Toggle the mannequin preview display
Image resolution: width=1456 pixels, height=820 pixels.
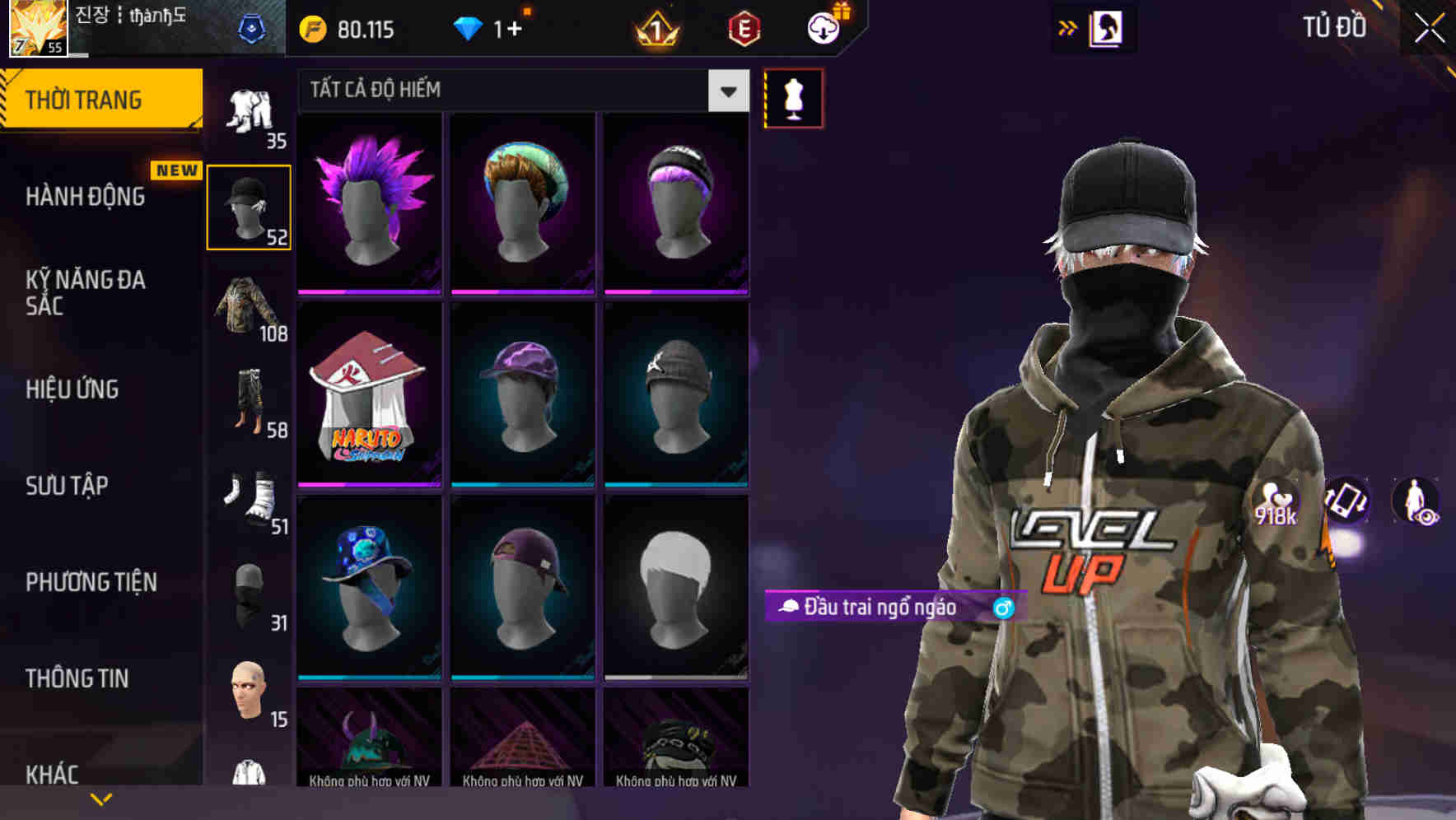[x=793, y=97]
